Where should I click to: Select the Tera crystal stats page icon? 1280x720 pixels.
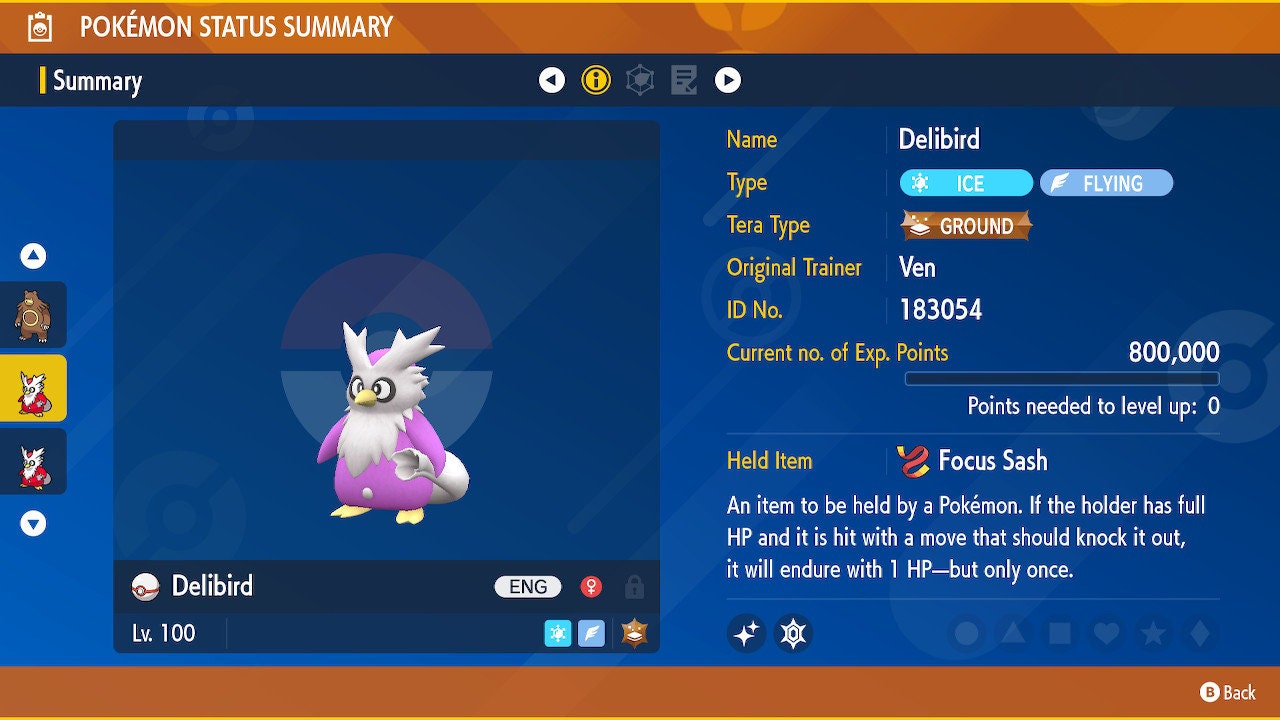click(640, 79)
